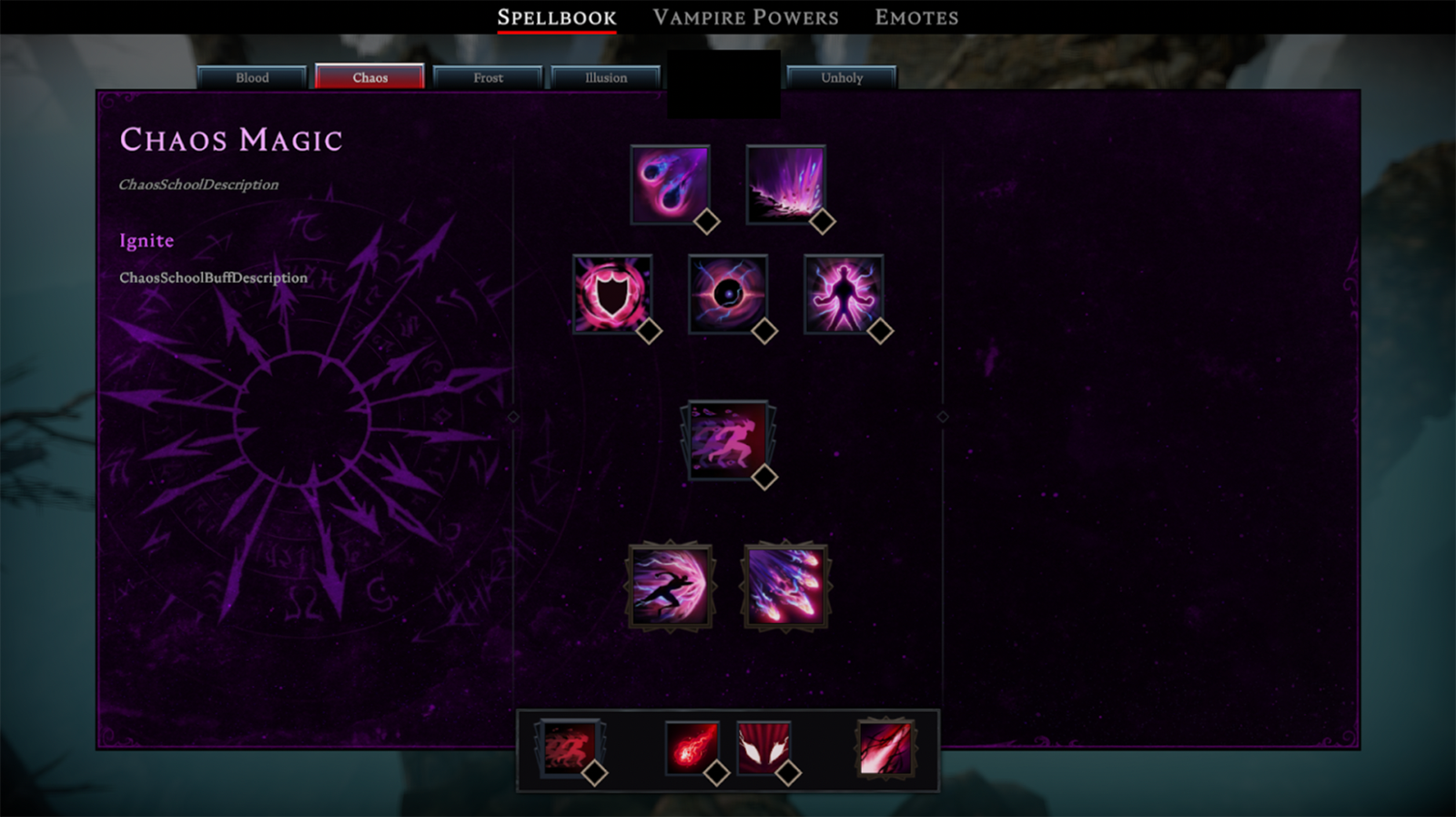Open the Emotes section
This screenshot has height=817, width=1456.
click(x=916, y=17)
